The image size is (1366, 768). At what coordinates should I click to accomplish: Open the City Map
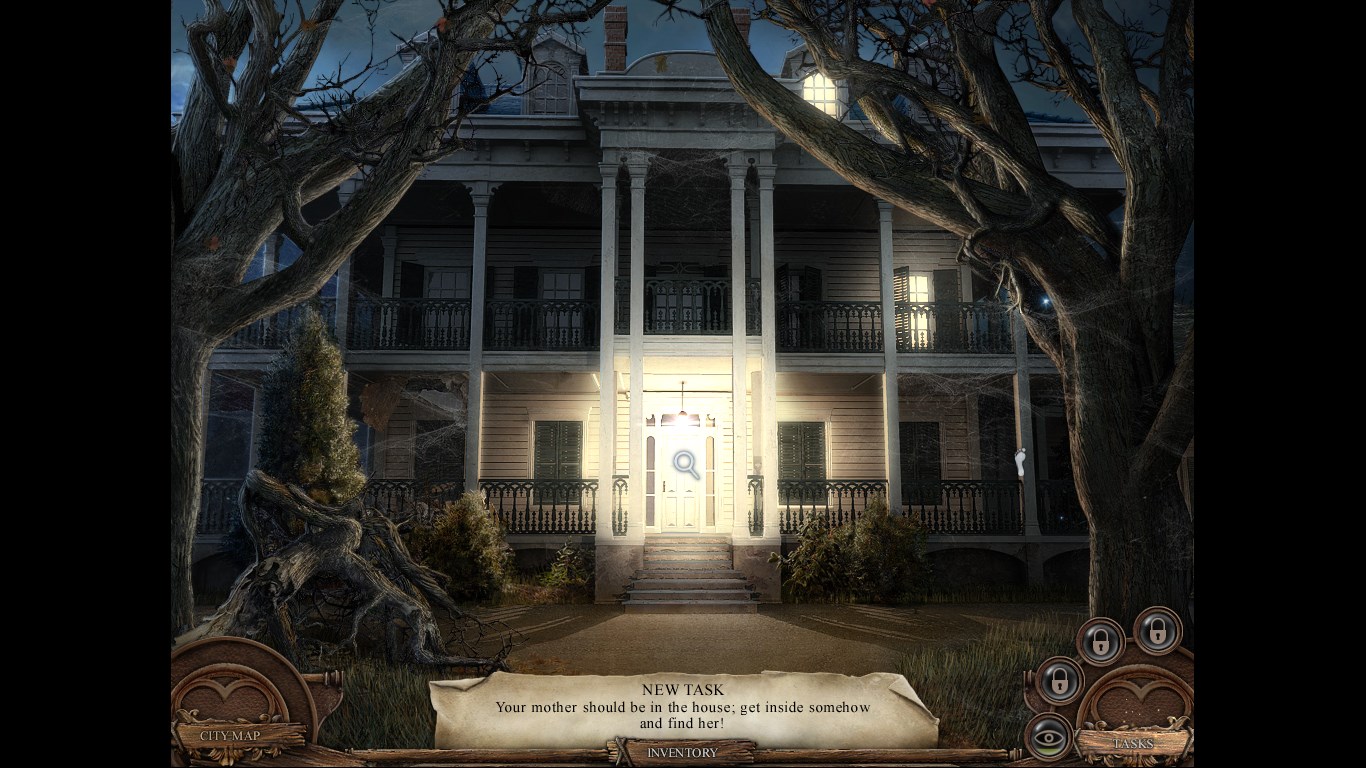pyautogui.click(x=230, y=736)
